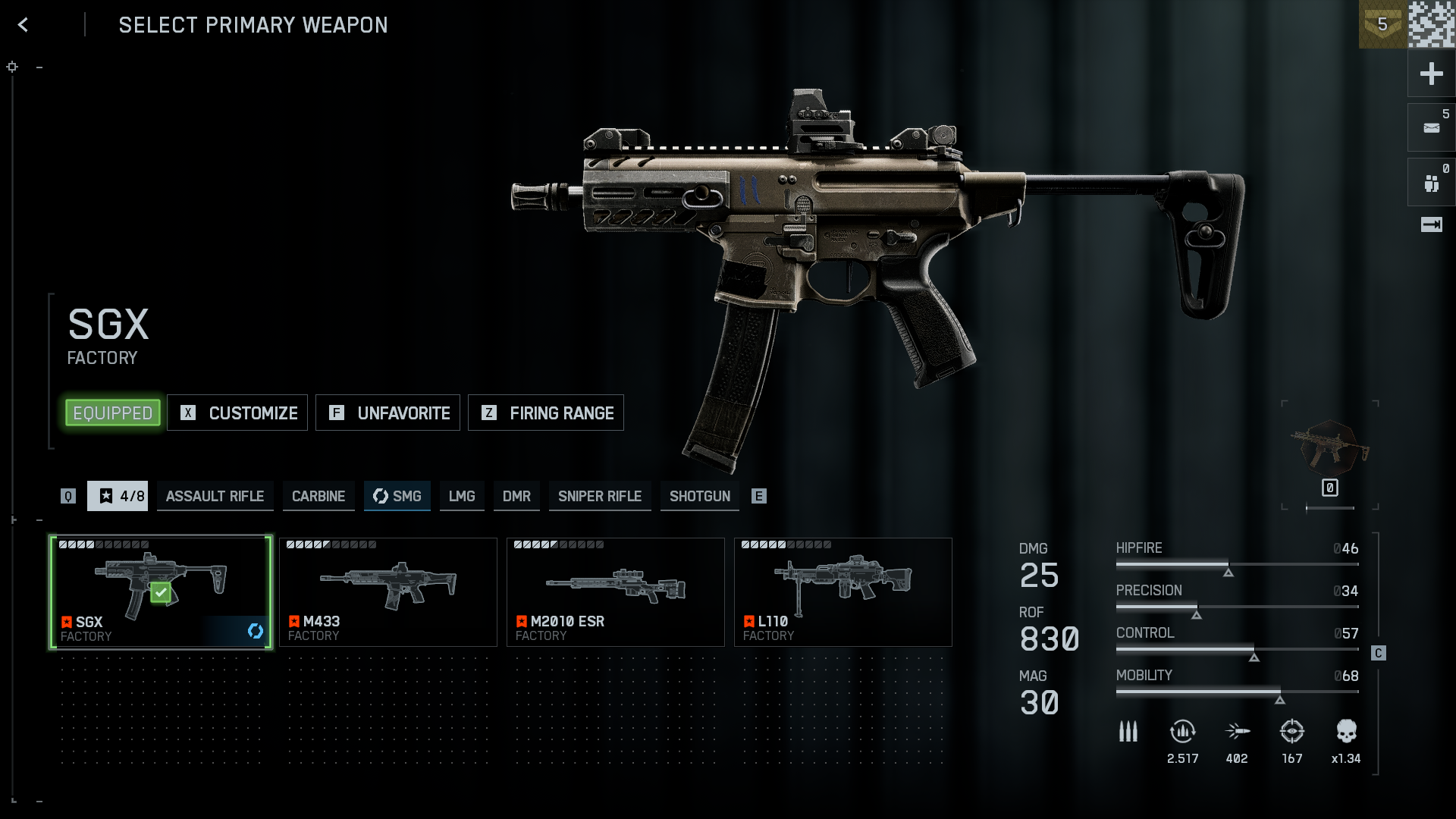Go back using the top-left arrow

[23, 25]
